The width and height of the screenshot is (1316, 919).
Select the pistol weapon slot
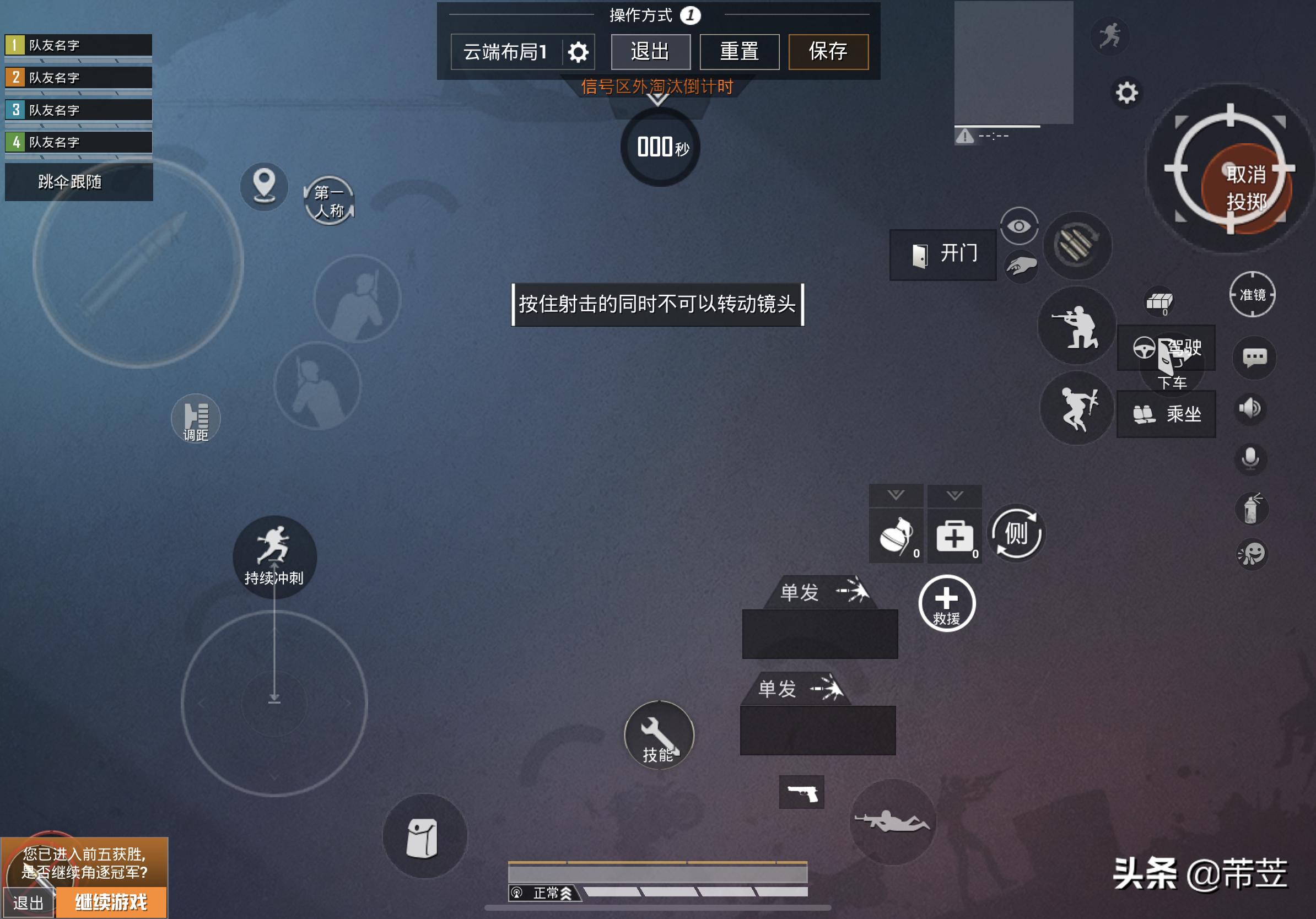pyautogui.click(x=801, y=792)
